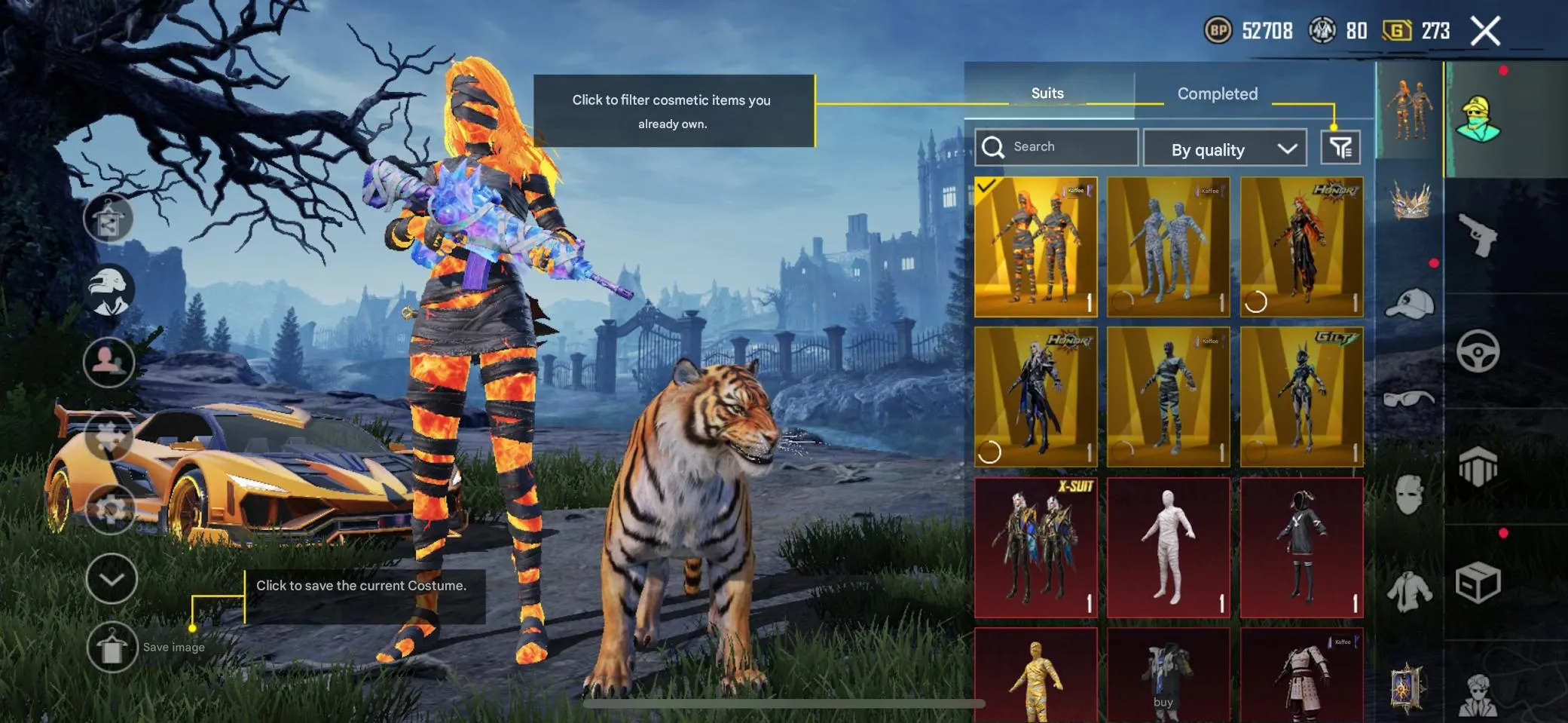Viewport: 1568px width, 723px height.
Task: Open the crown headgear category icon
Action: pos(1411,202)
